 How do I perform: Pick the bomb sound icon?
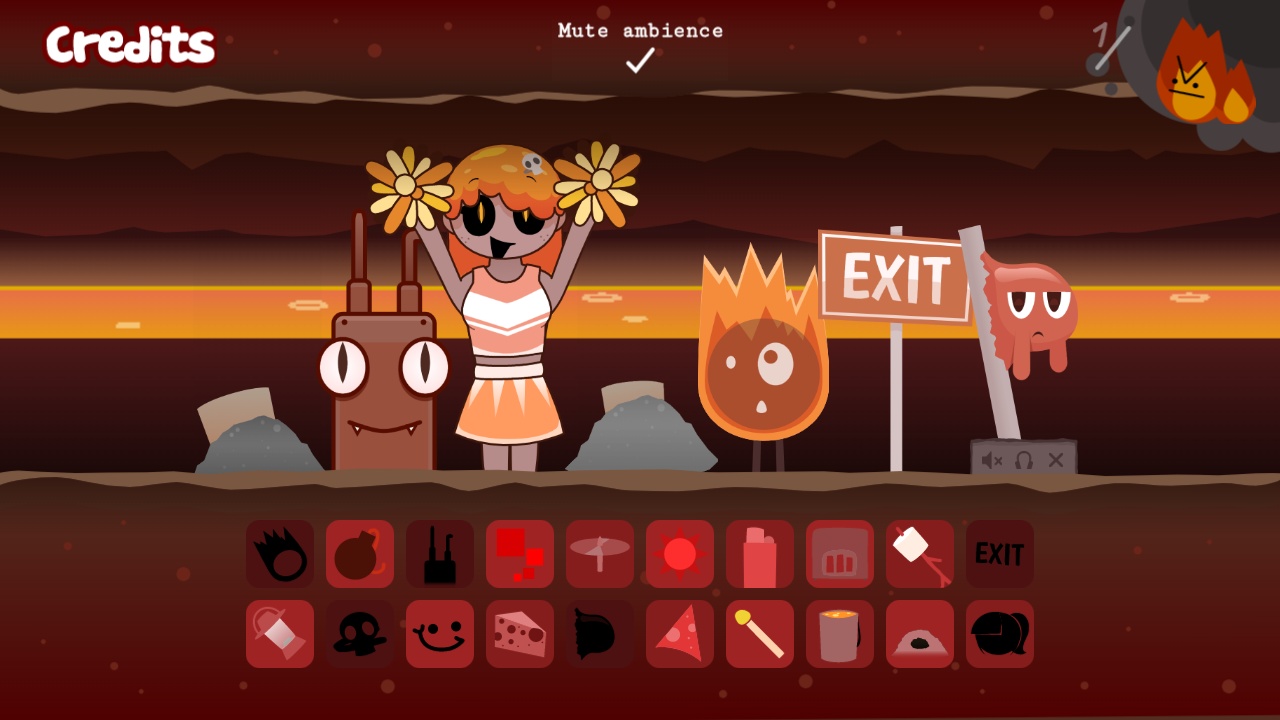360,554
